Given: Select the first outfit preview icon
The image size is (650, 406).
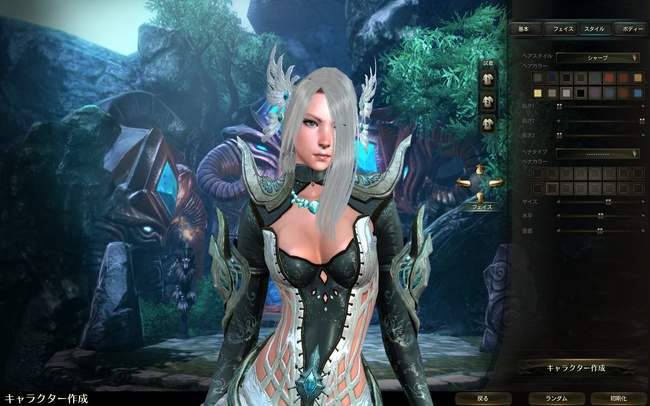Looking at the screenshot, I should [x=489, y=77].
